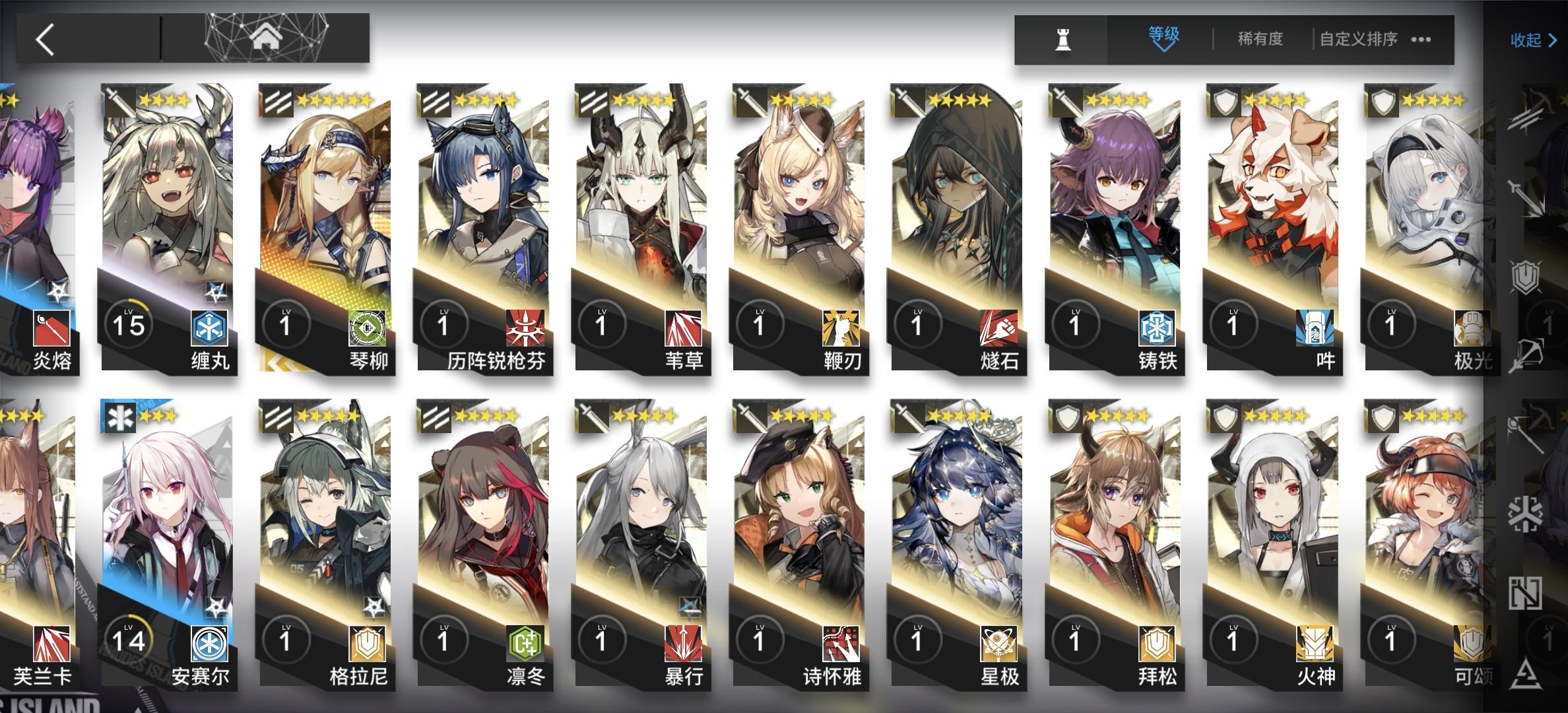The width and height of the screenshot is (1568, 713).
Task: Open the ••• extra sorting options
Action: [x=1419, y=40]
